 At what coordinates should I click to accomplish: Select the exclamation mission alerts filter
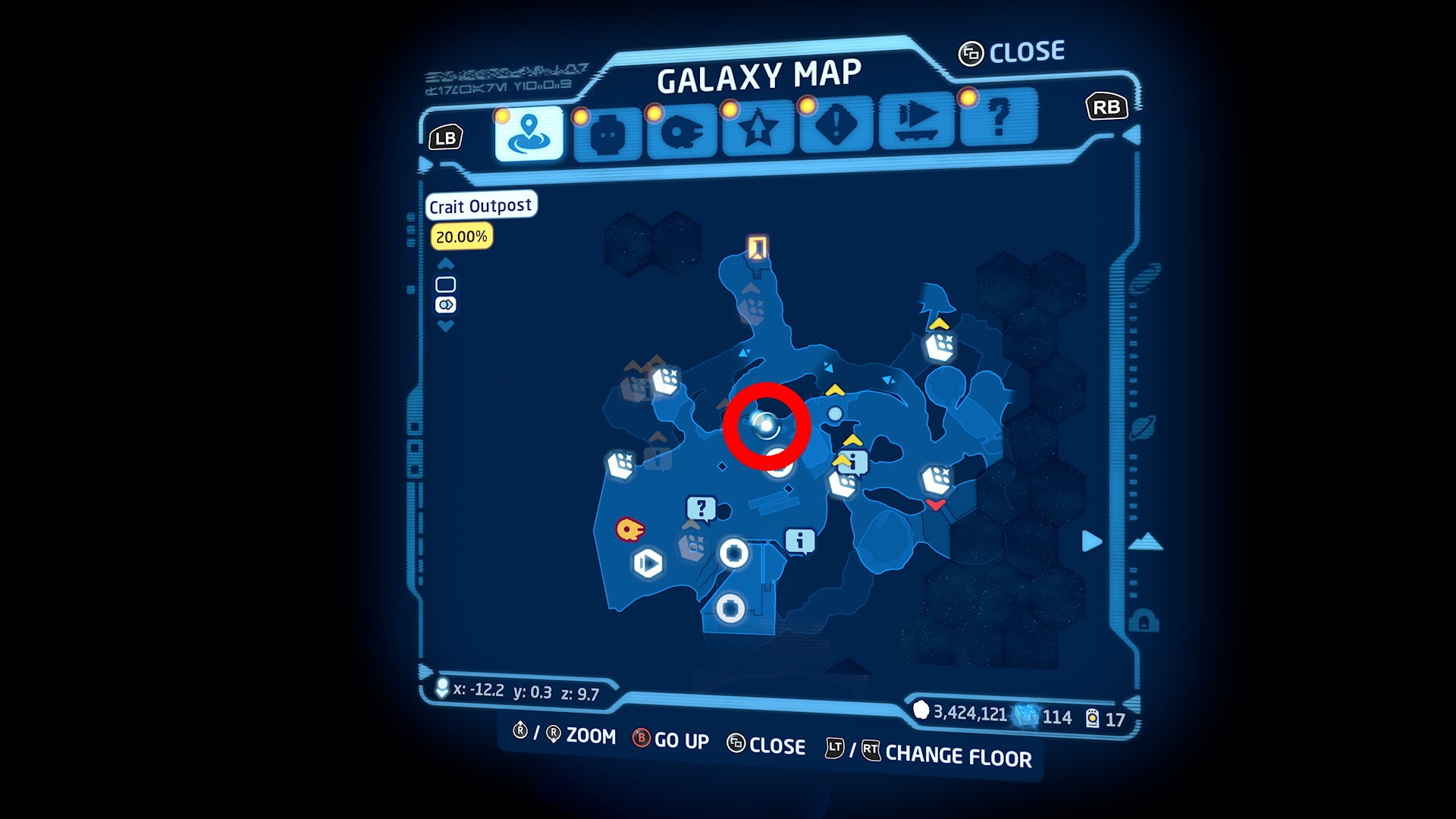(x=834, y=130)
